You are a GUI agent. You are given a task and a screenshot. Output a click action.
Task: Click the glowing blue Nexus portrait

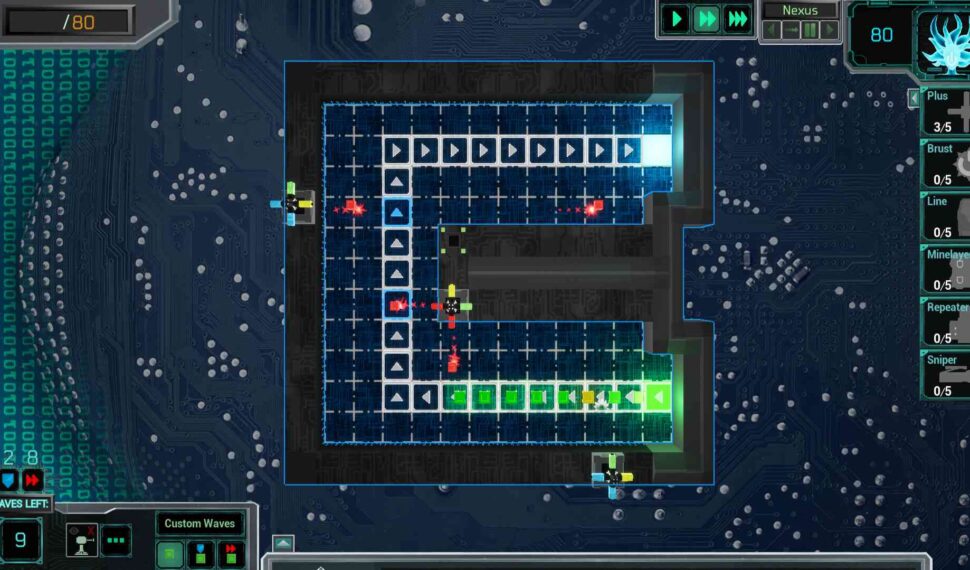pos(942,40)
